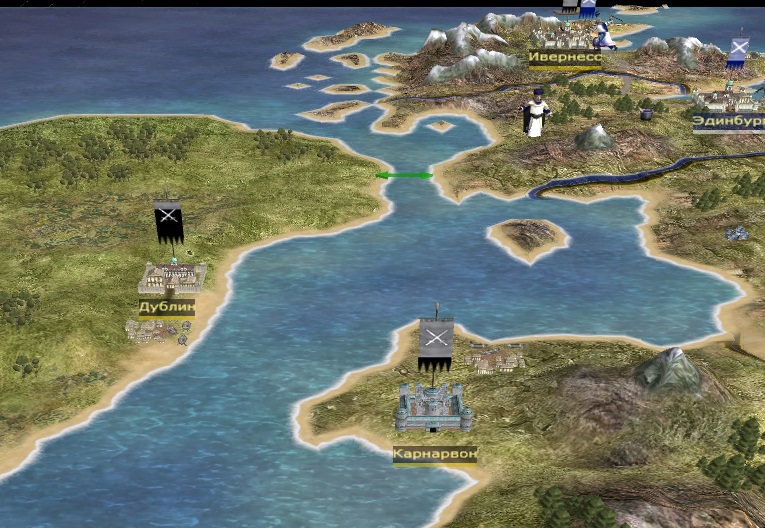Select the grey crossed banner above Карнарвон

436,341
